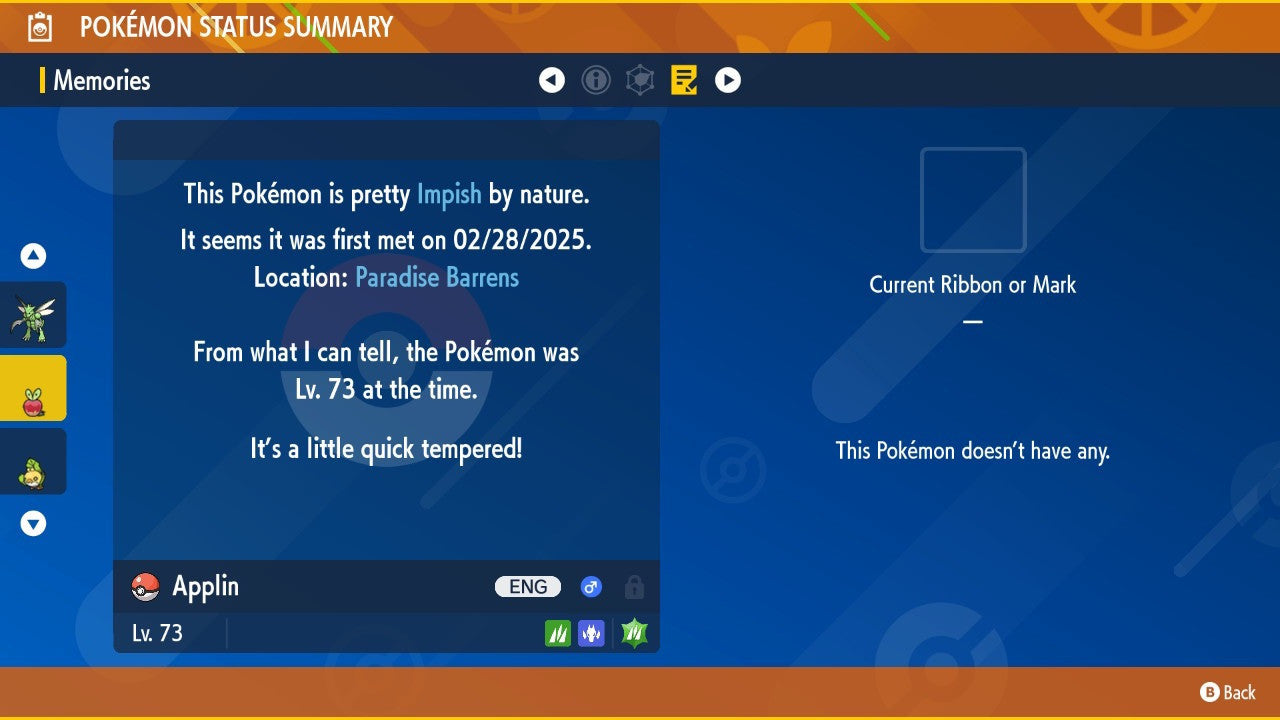Select the Scizor party thumbnail
1280x720 pixels.
point(33,315)
